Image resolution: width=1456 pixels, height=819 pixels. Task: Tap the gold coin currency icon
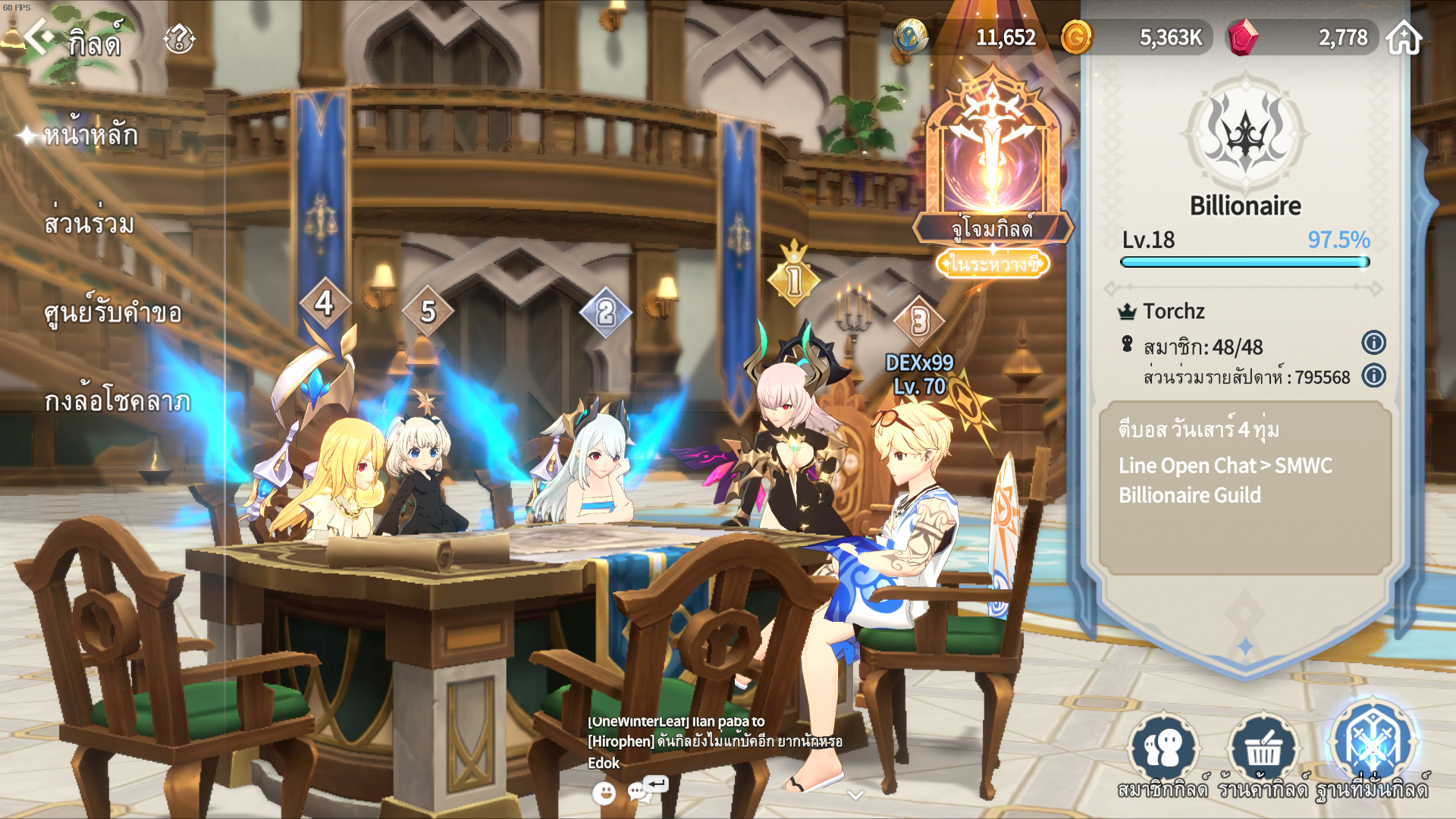1076,37
